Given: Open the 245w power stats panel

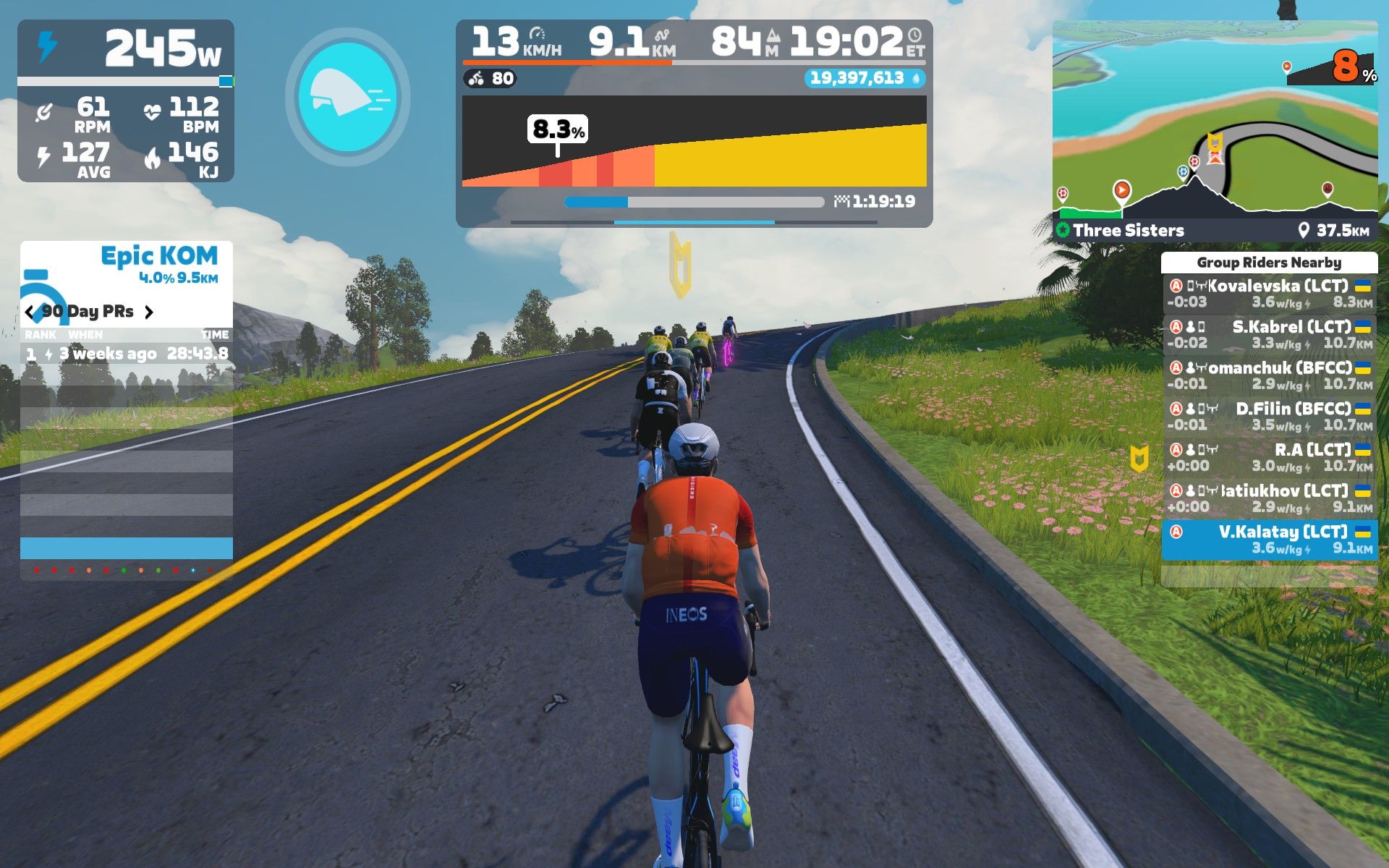Looking at the screenshot, I should (x=126, y=49).
